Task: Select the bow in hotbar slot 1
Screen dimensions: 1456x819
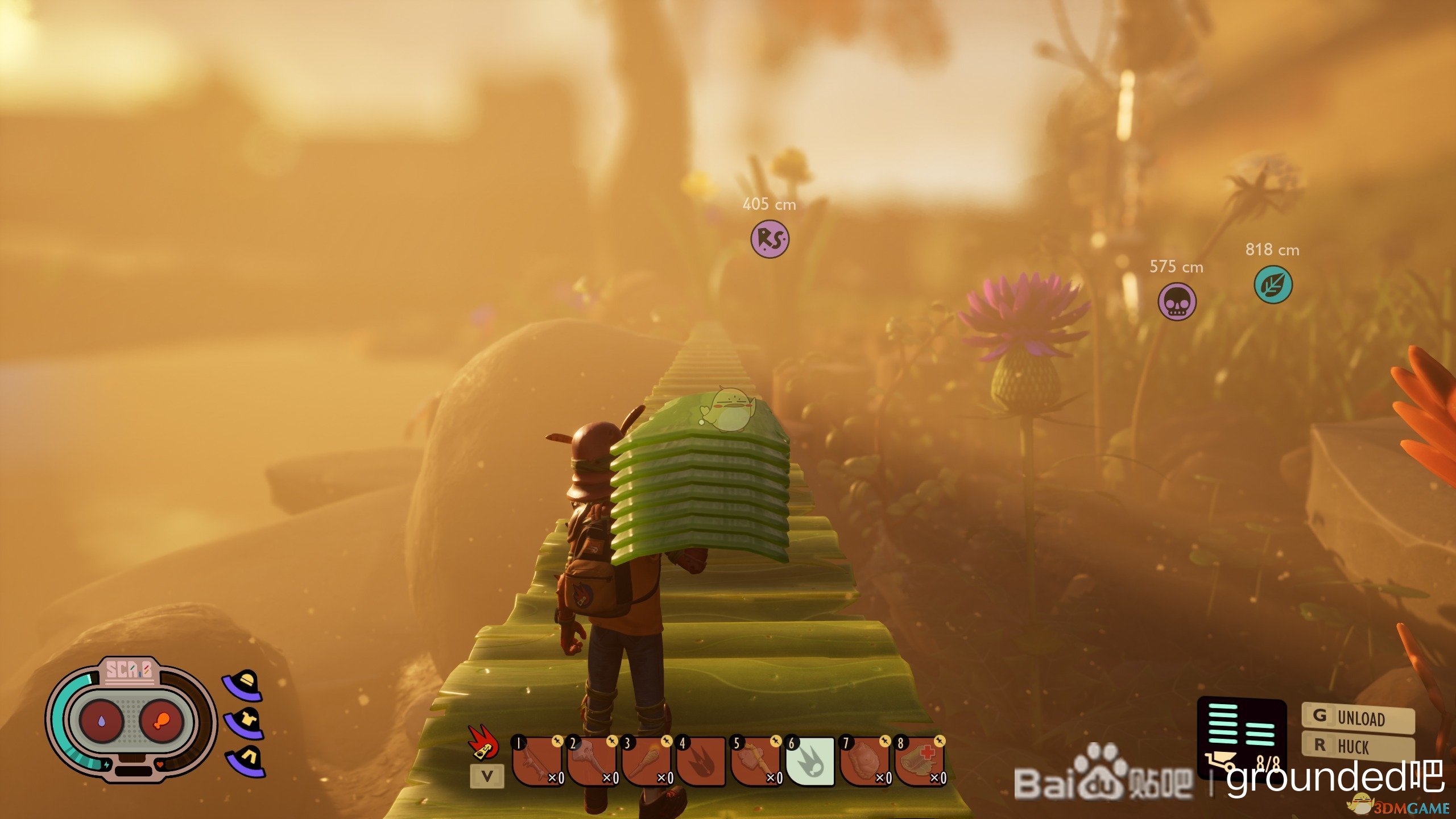Action: tap(537, 761)
